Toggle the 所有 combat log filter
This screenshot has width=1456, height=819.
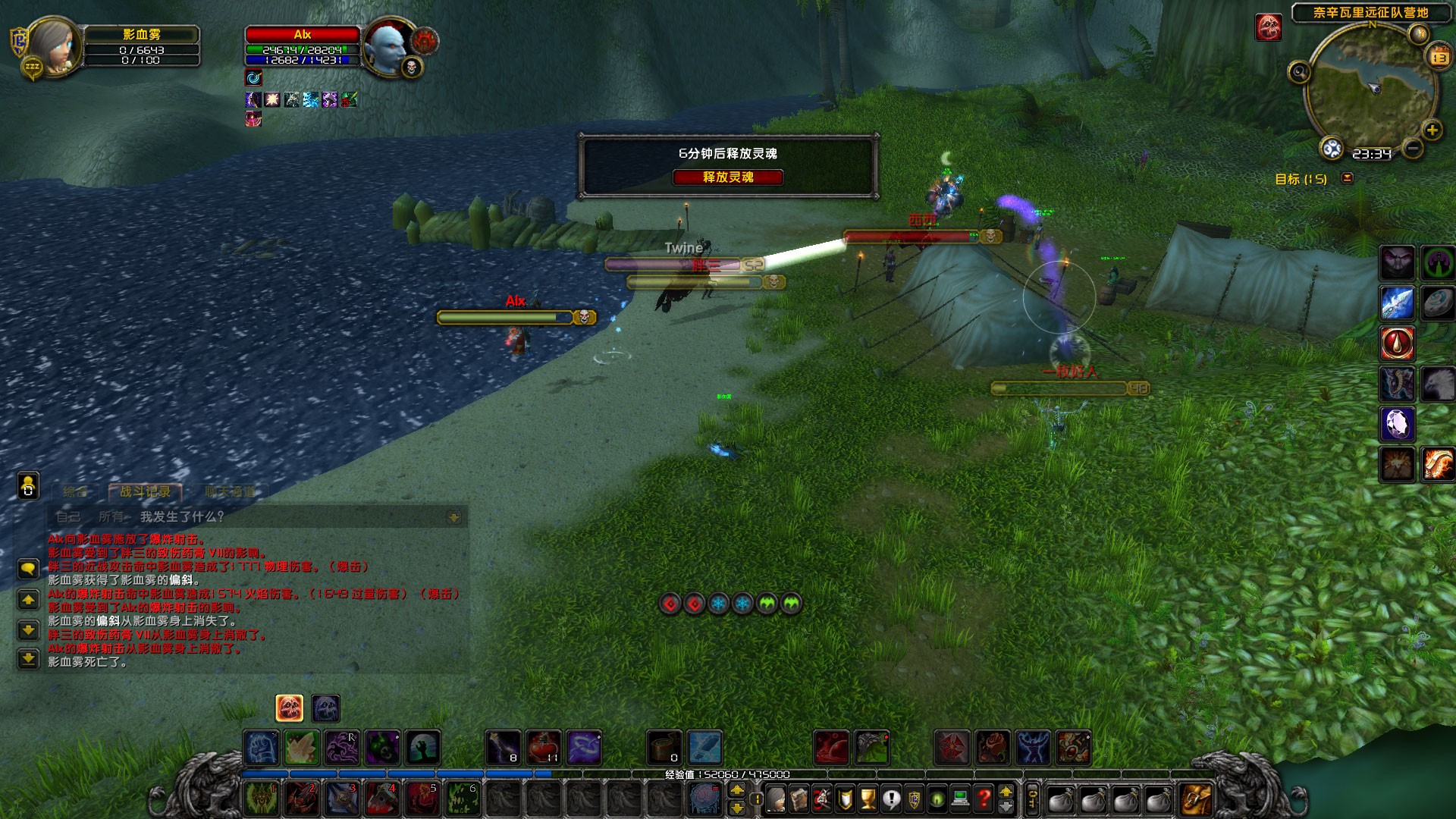pyautogui.click(x=112, y=516)
